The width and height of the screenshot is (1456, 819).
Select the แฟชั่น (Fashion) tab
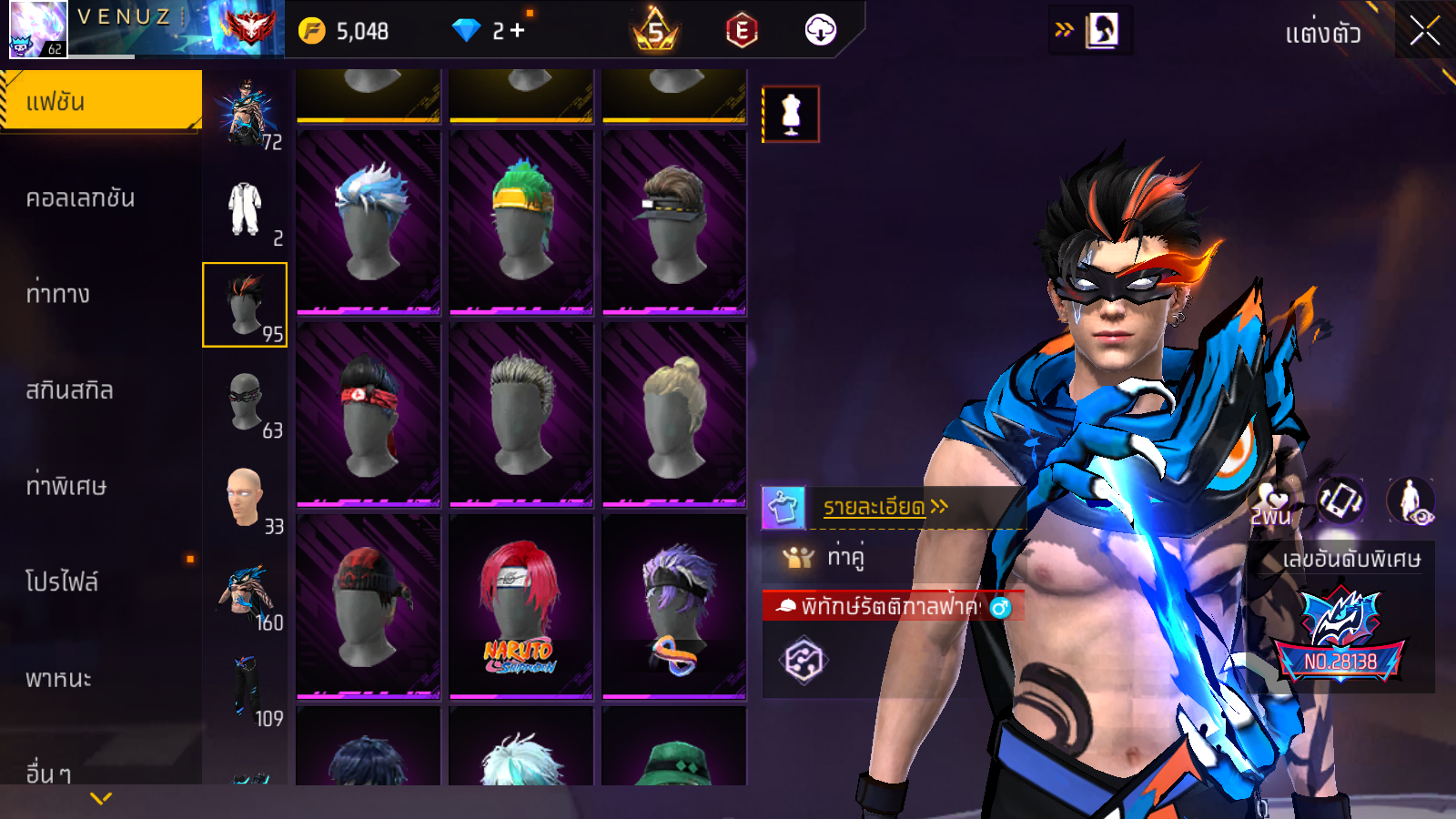coord(100,101)
